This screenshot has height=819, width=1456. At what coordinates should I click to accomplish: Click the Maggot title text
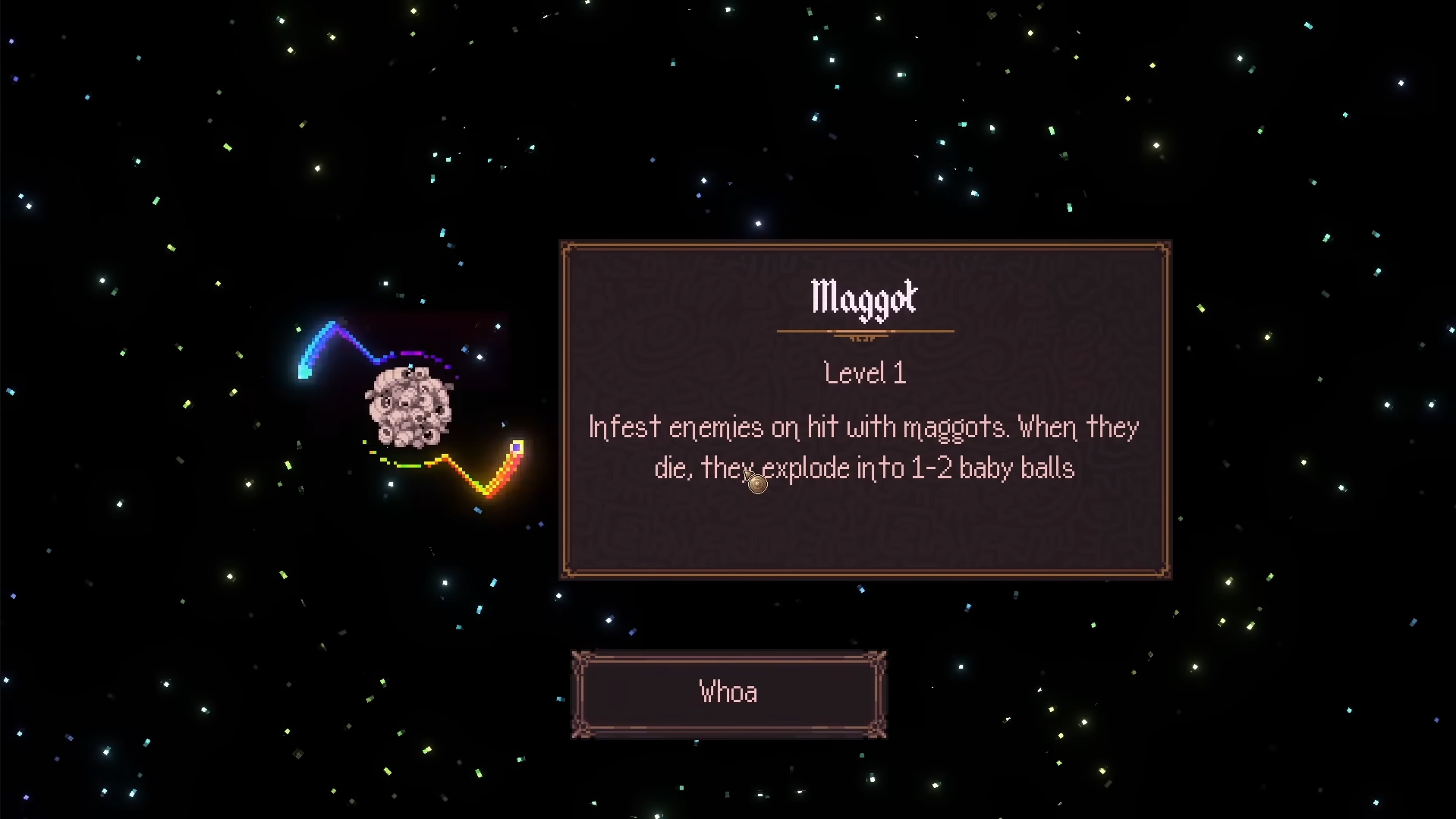[x=864, y=298]
